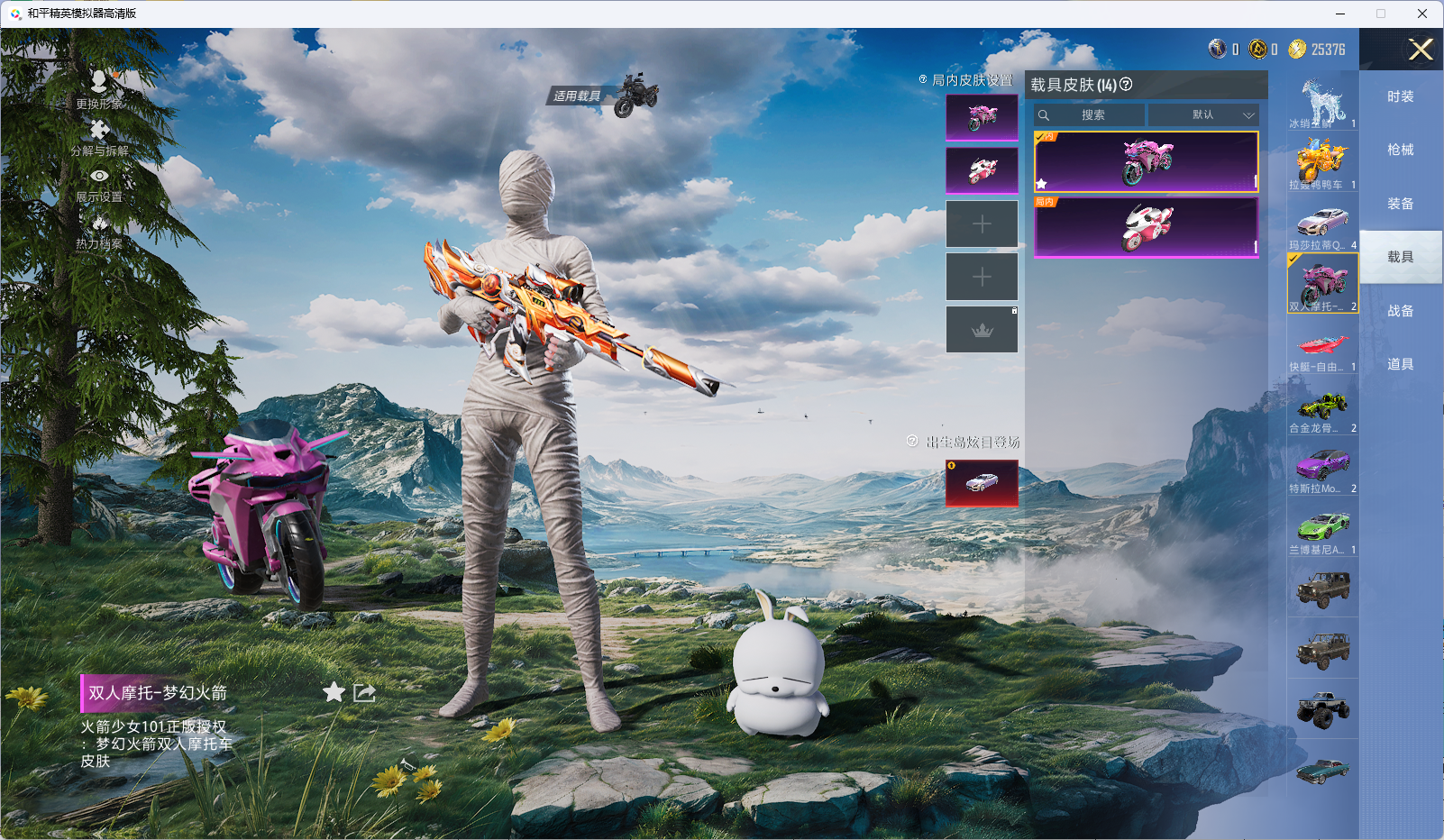Pick the 快艇 speedboat category
Image resolution: width=1444 pixels, height=840 pixels.
click(1322, 346)
